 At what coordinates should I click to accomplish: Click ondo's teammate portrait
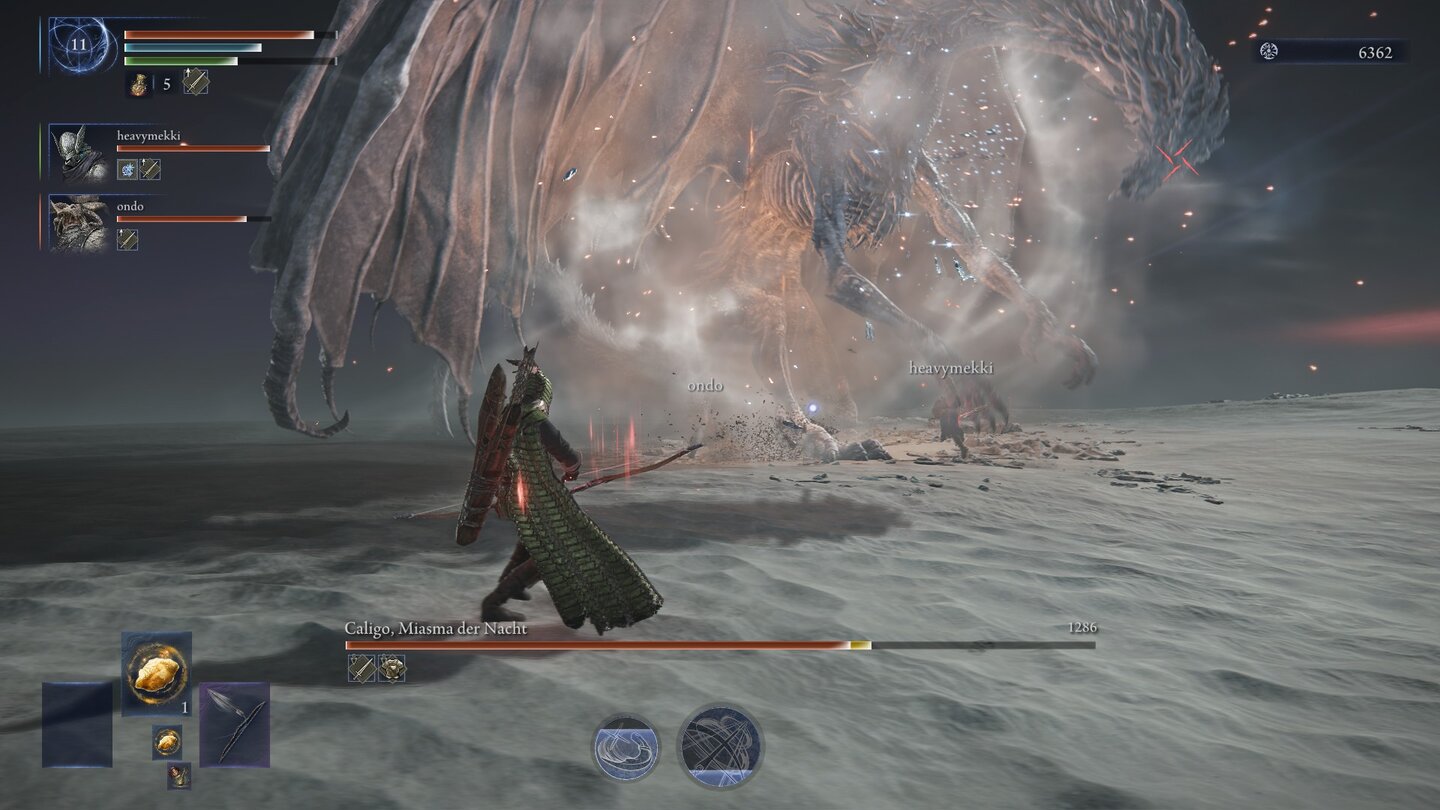click(x=79, y=223)
